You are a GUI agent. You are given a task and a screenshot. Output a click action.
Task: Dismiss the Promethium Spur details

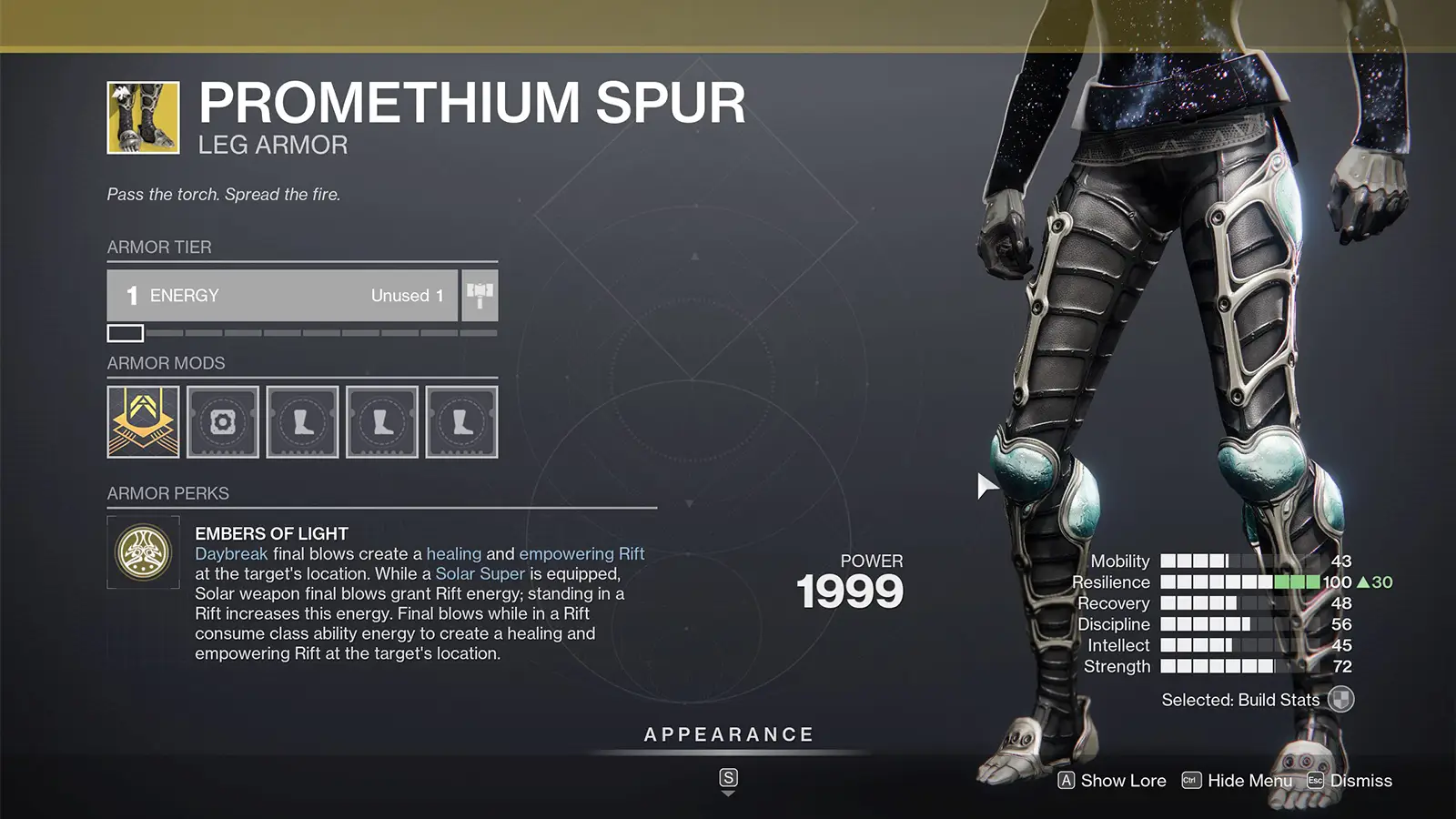pos(1352,780)
